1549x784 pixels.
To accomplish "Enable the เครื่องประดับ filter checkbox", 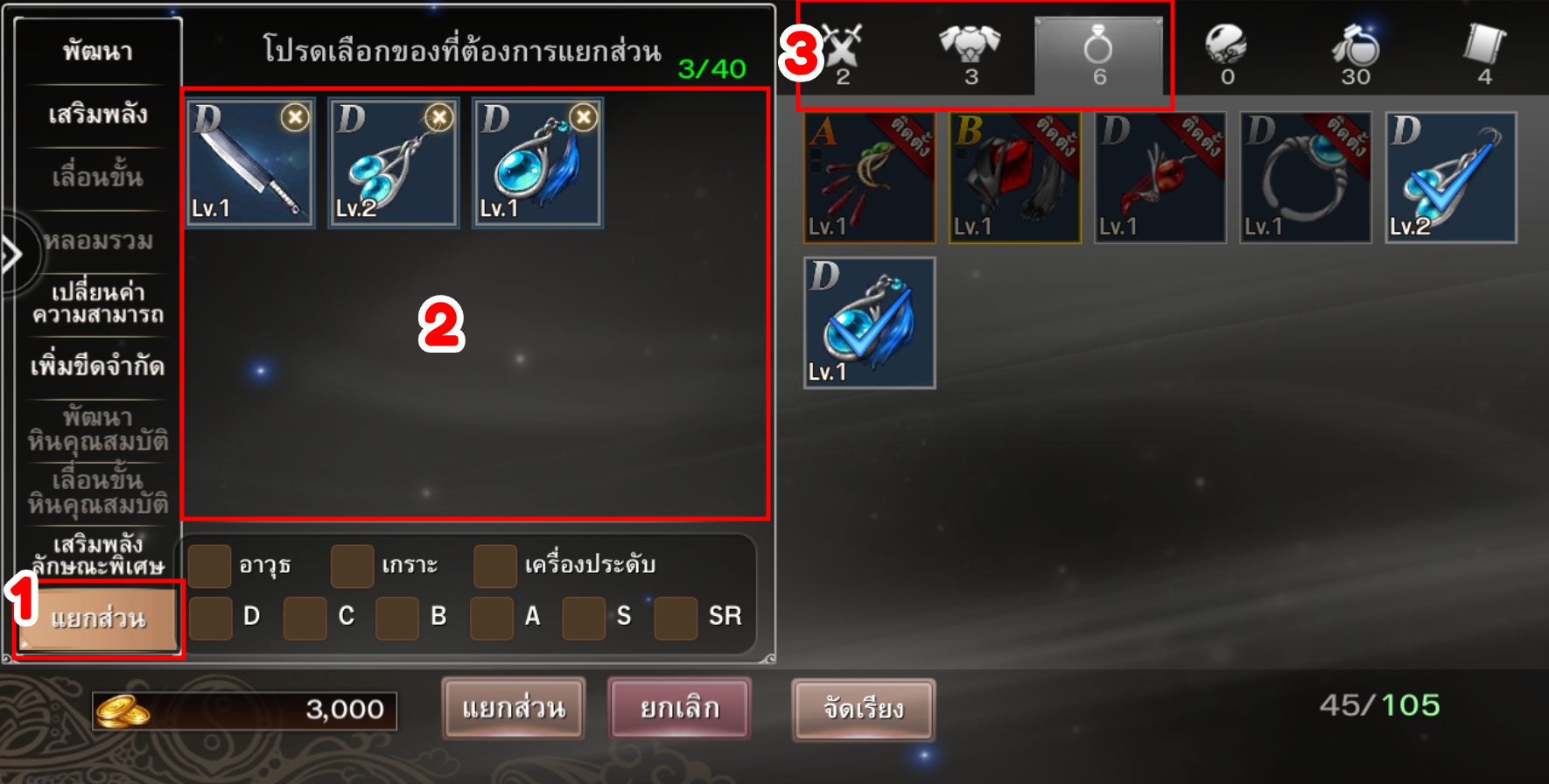I will tap(494, 566).
